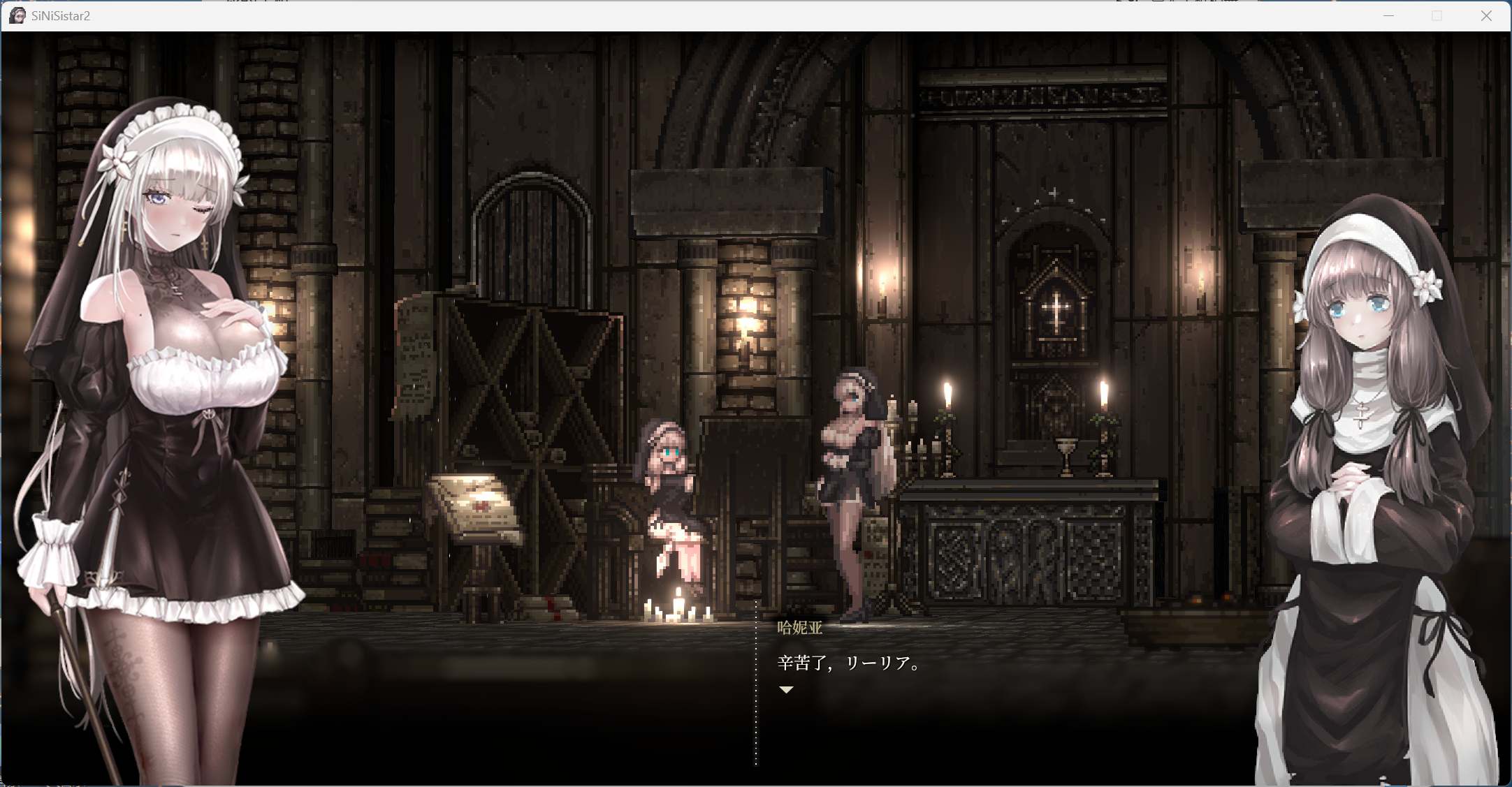Click the SiNiSistar2 application icon in title bar
The image size is (1512, 787).
(17, 15)
